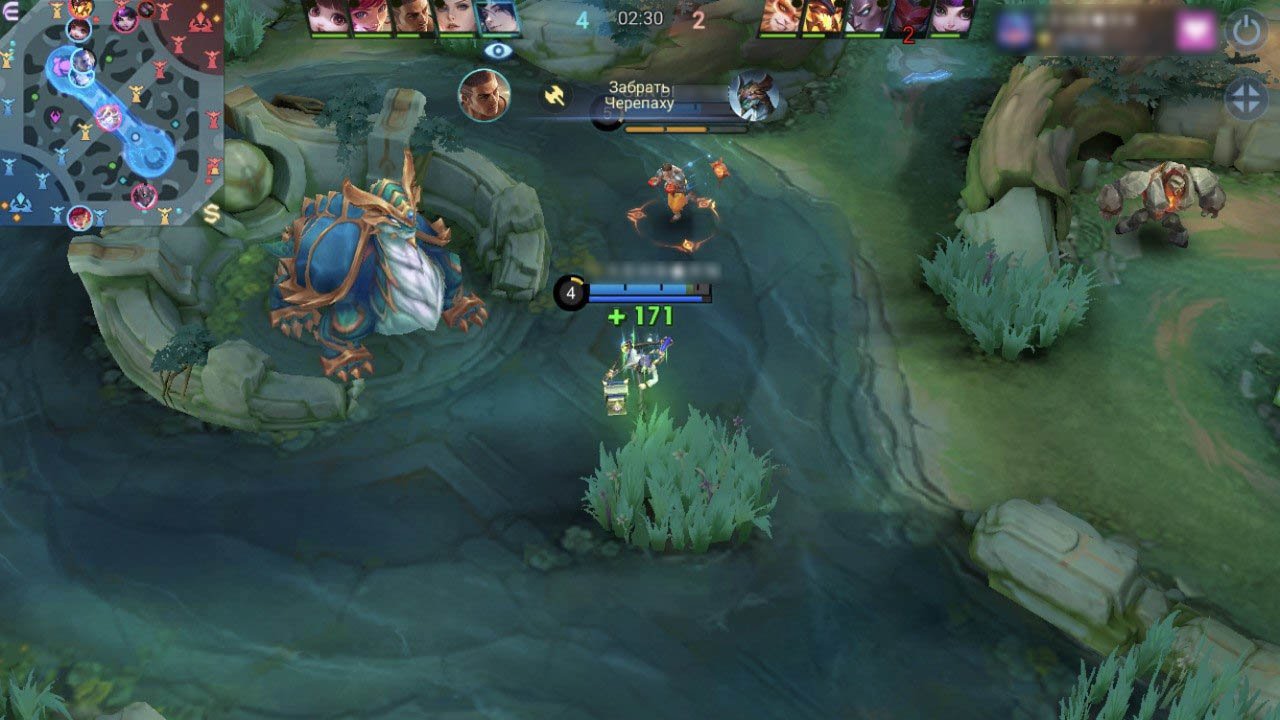Activate the crosshair camera button
The height and width of the screenshot is (720, 1280).
(x=1246, y=100)
